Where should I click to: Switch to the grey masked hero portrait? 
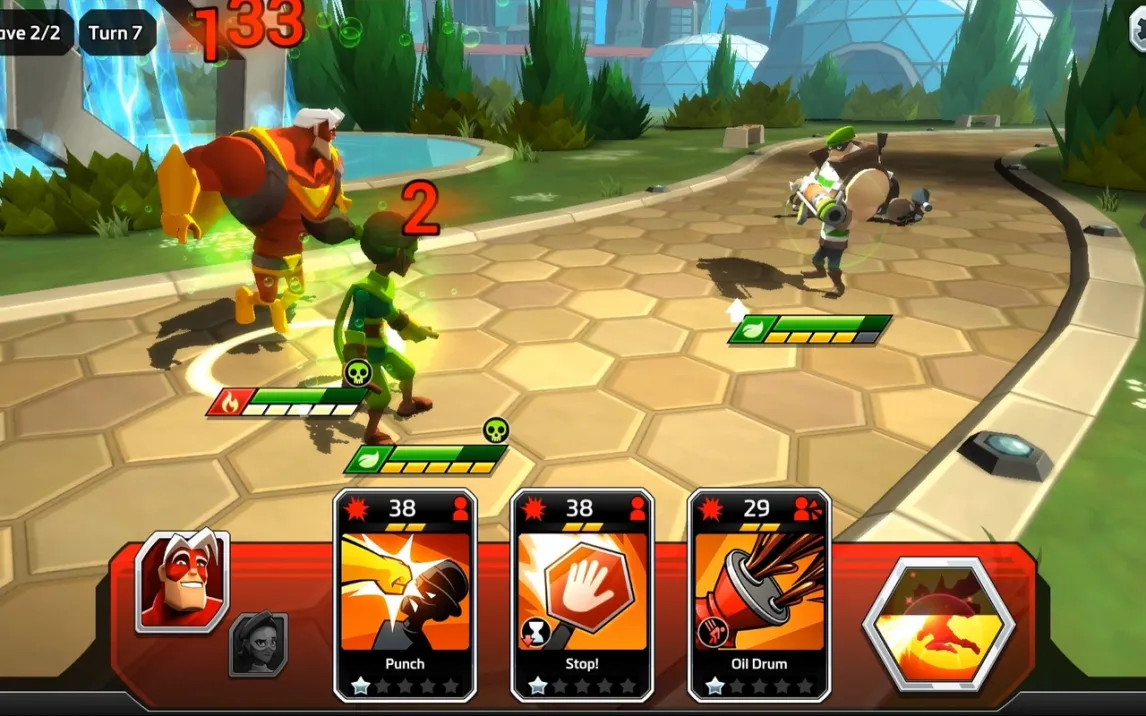coord(258,643)
